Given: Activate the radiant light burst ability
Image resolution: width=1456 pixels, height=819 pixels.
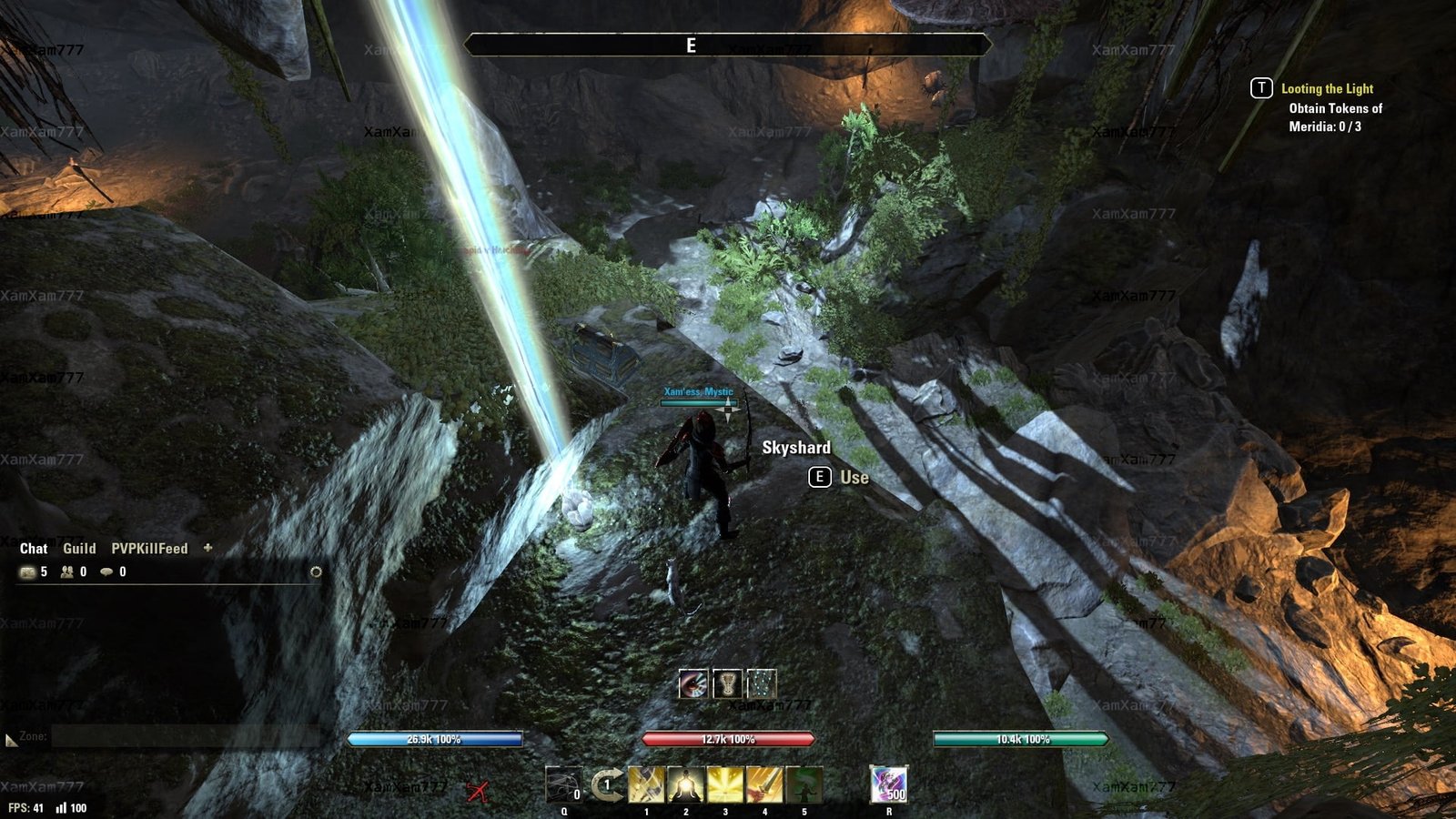Looking at the screenshot, I should 725,784.
